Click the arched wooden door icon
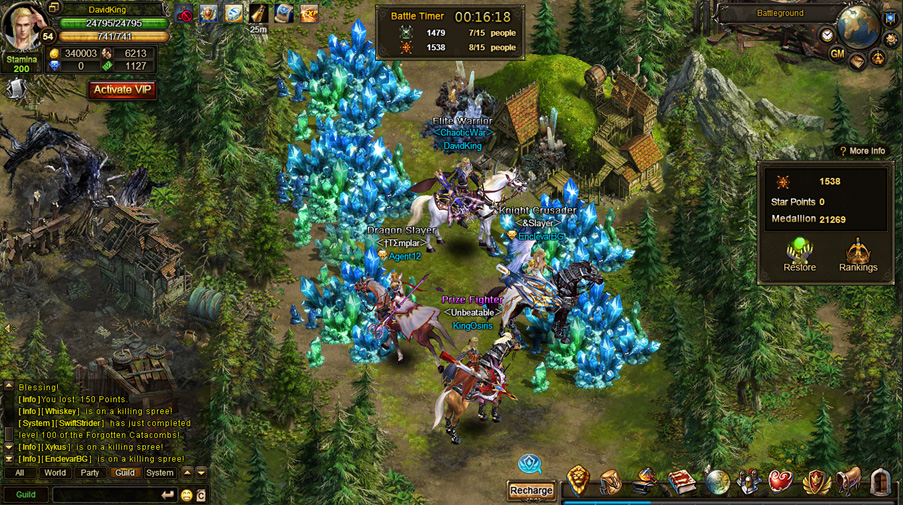The height and width of the screenshot is (505, 903). (x=881, y=481)
